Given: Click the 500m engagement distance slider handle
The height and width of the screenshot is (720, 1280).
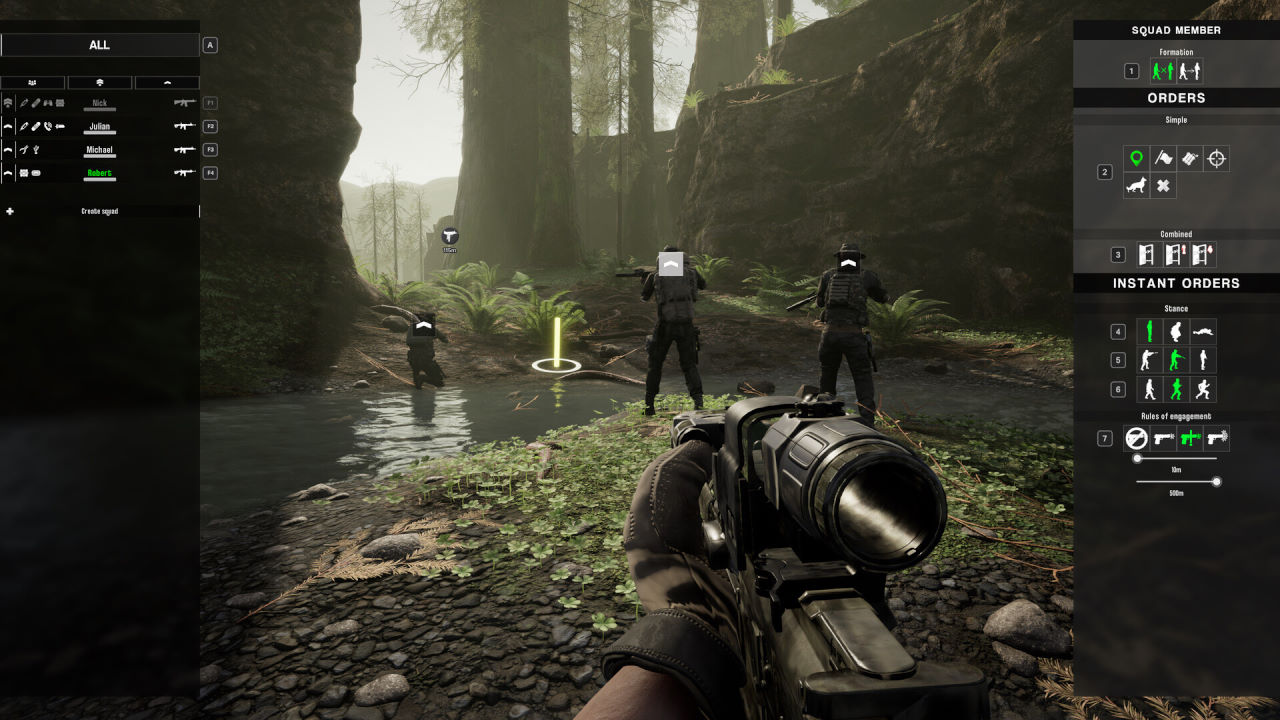Looking at the screenshot, I should (1217, 482).
